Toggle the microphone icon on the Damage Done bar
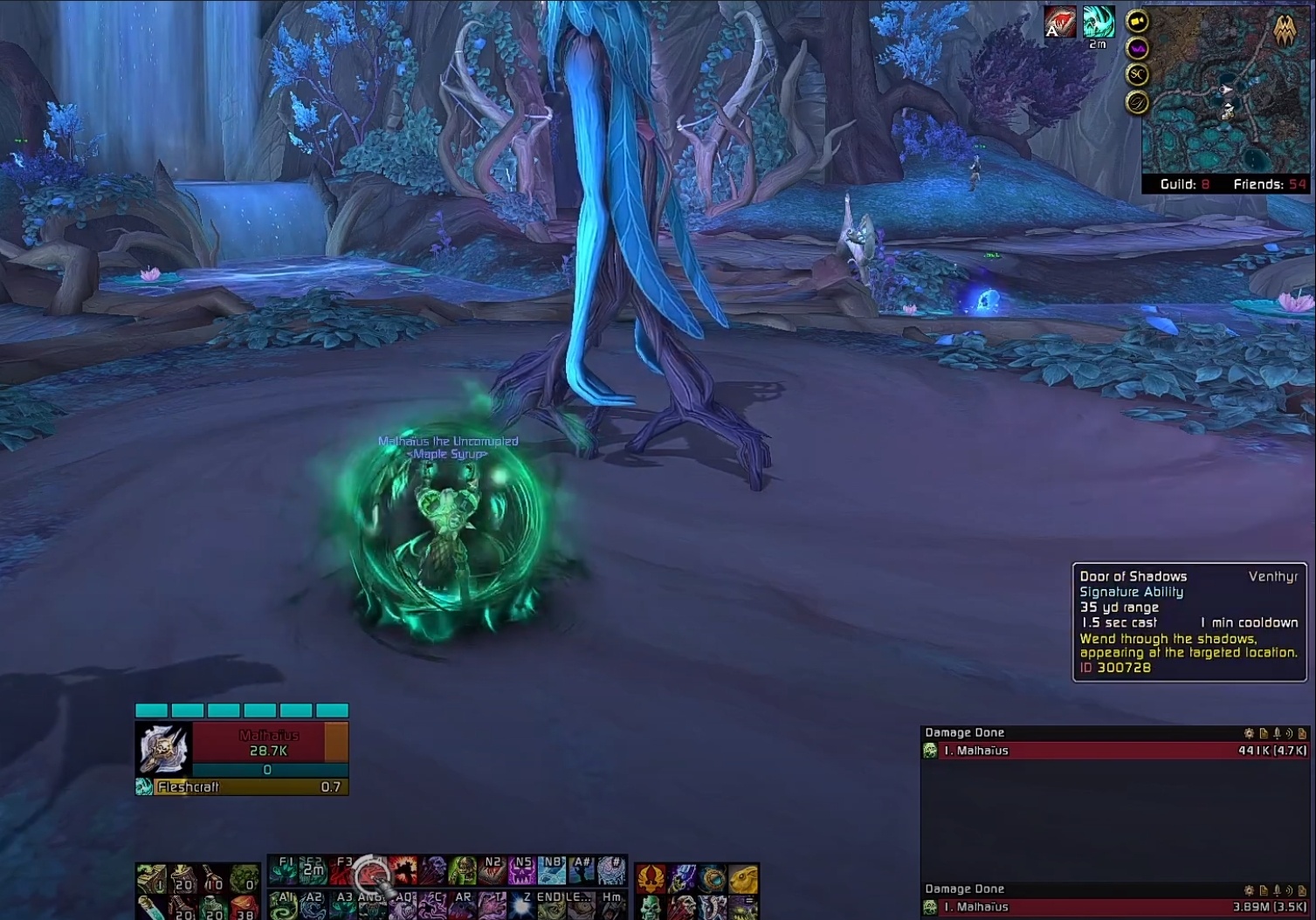Screen dimensions: 1316x920 tap(1278, 733)
